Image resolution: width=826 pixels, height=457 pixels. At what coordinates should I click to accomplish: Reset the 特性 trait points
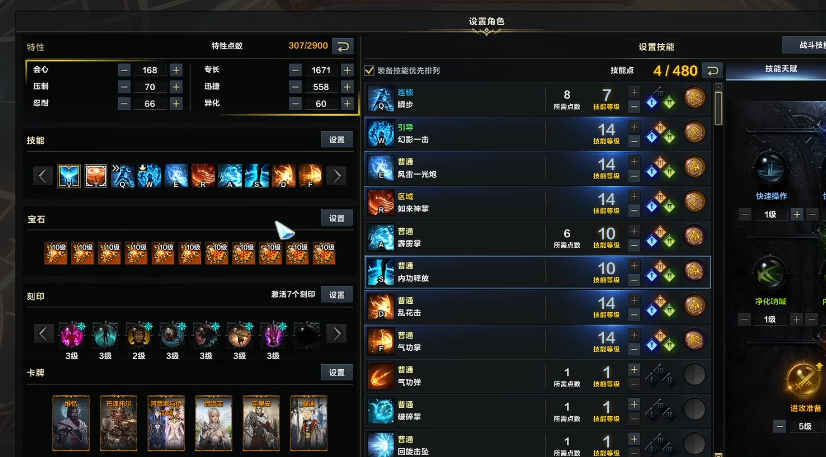(x=342, y=46)
